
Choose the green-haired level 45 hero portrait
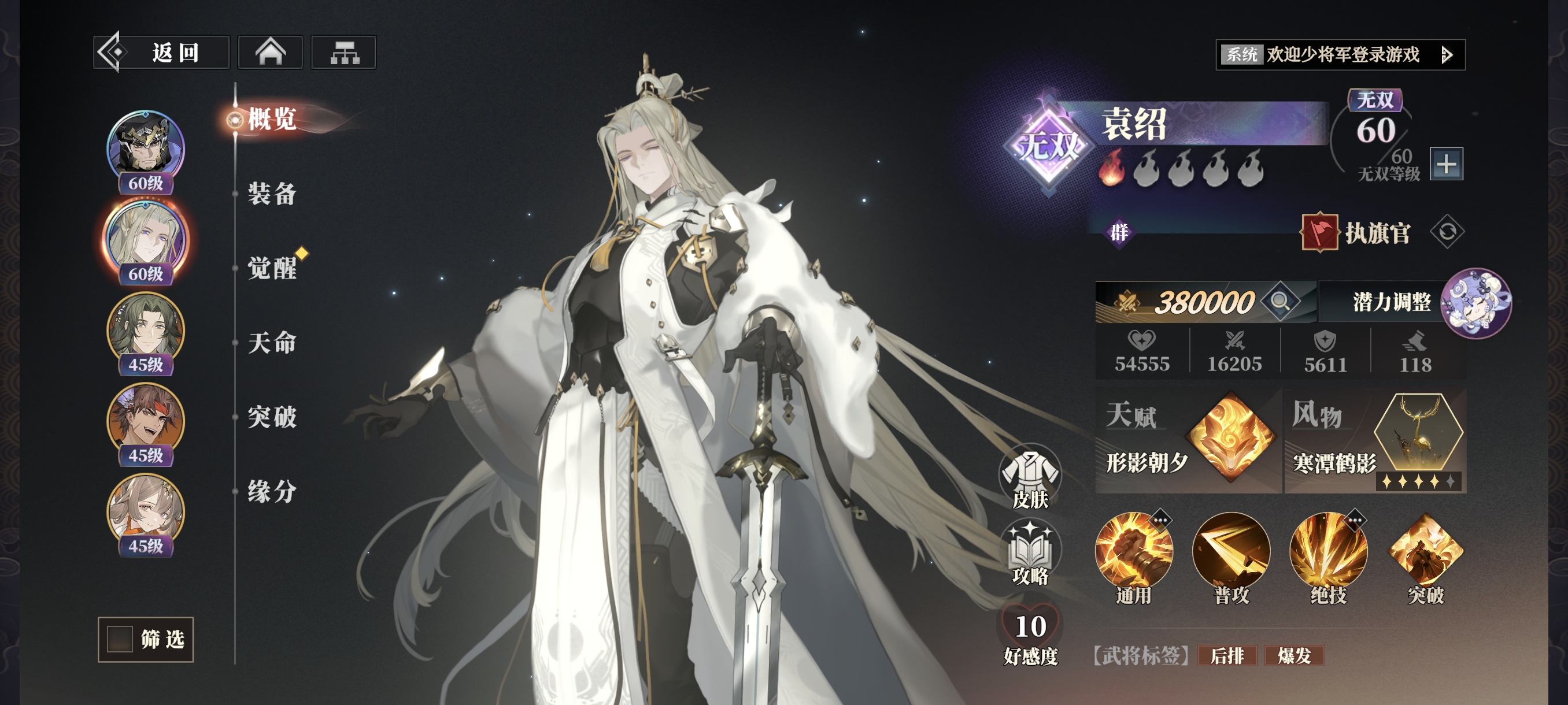146,331
